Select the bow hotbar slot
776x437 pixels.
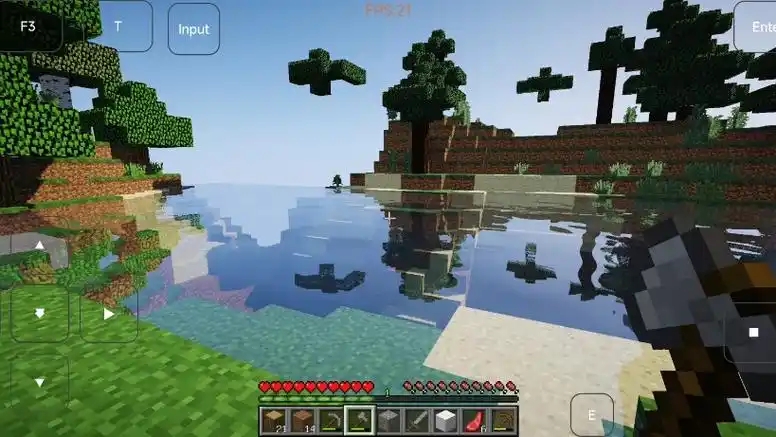pyautogui.click(x=503, y=420)
